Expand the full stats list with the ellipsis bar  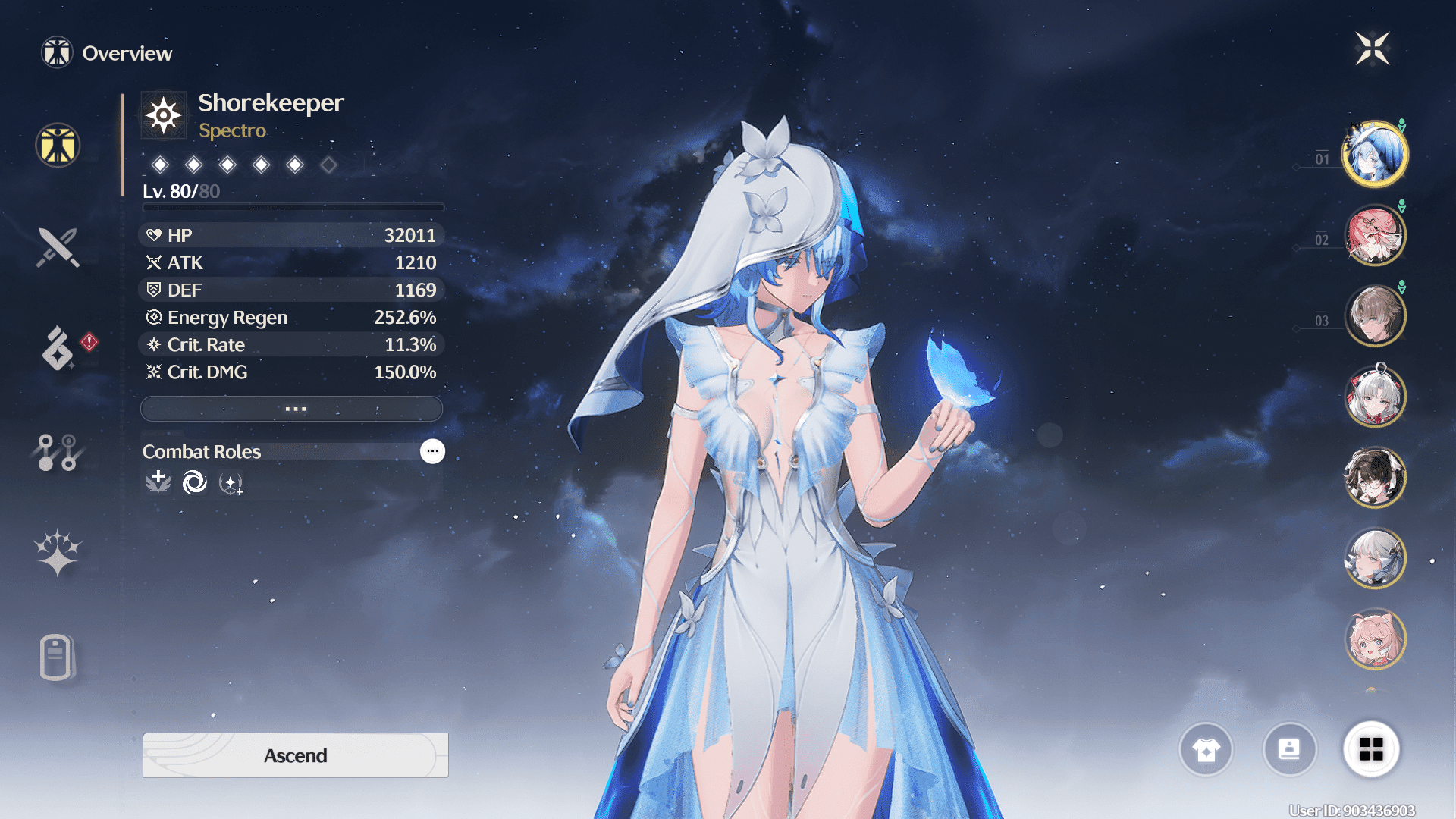pos(292,409)
